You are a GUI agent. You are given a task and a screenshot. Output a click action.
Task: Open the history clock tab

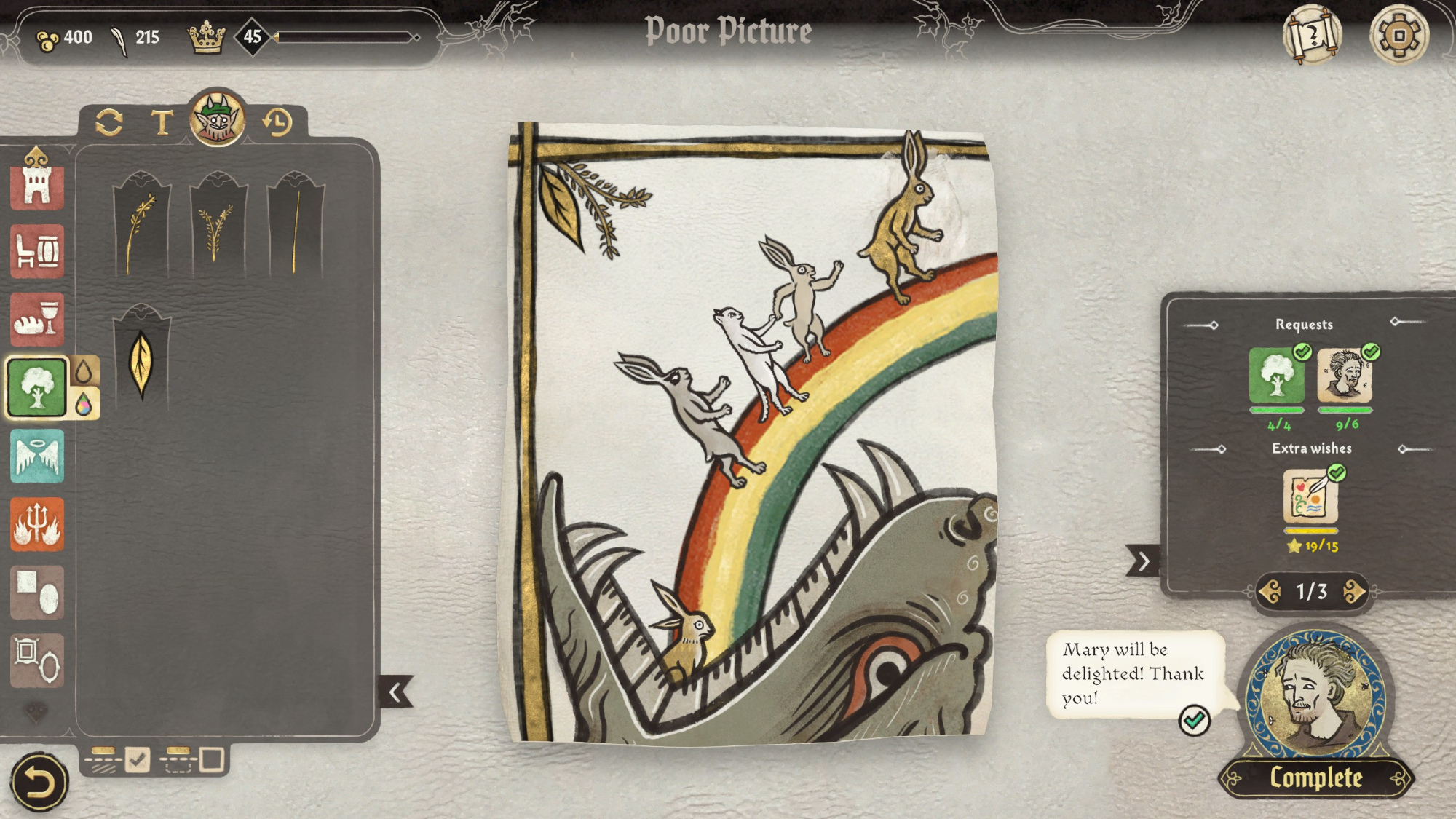(x=277, y=122)
